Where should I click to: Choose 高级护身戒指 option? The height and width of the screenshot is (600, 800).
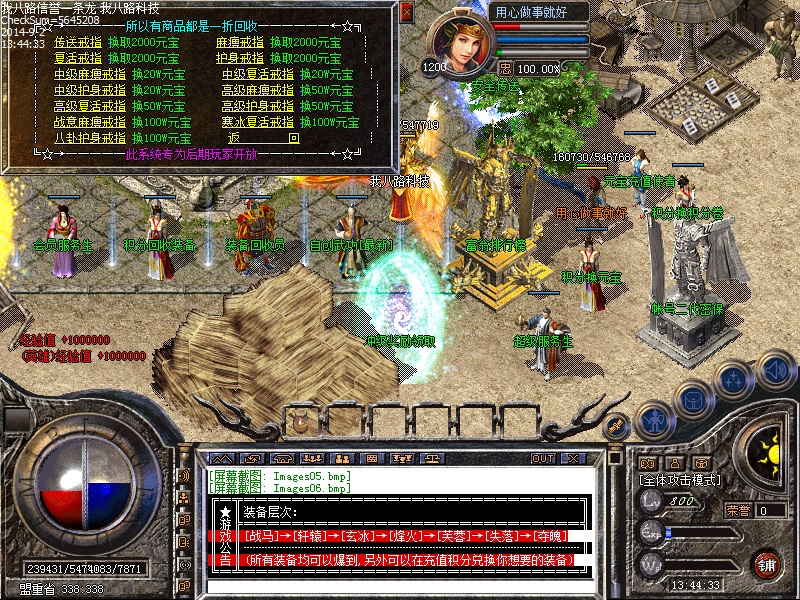click(258, 105)
